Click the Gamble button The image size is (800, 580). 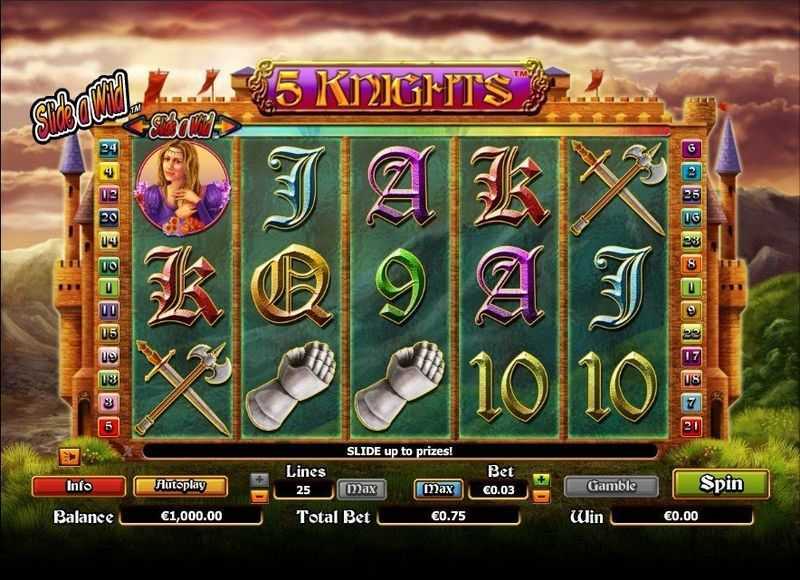pos(611,486)
